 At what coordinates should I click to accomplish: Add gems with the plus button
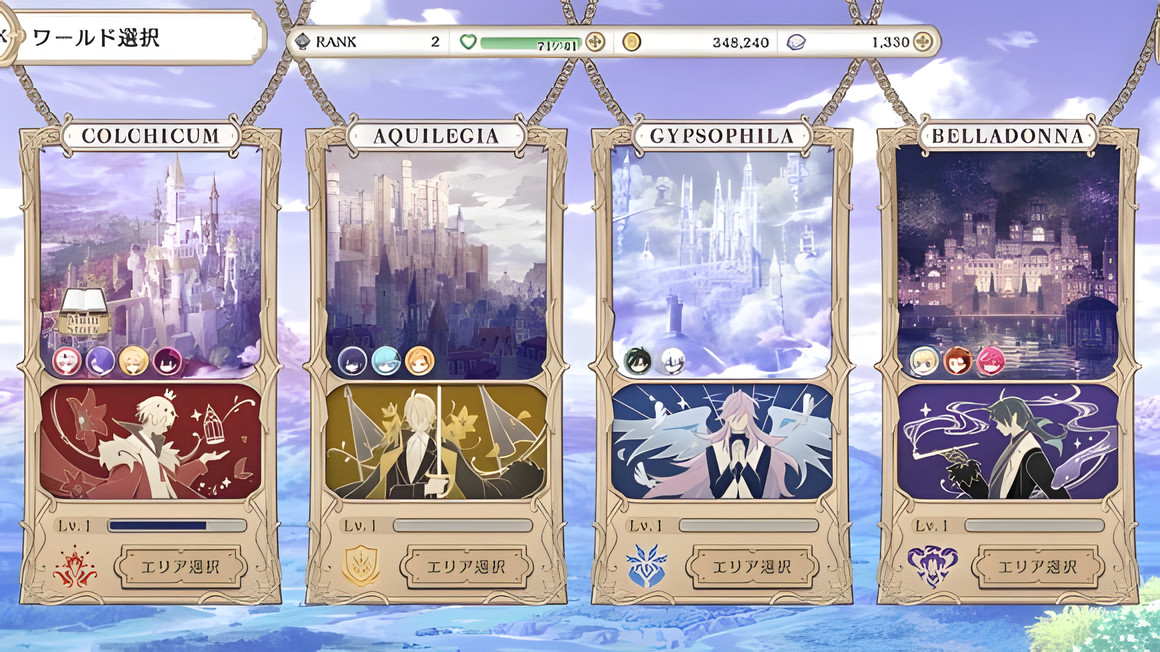pos(922,42)
